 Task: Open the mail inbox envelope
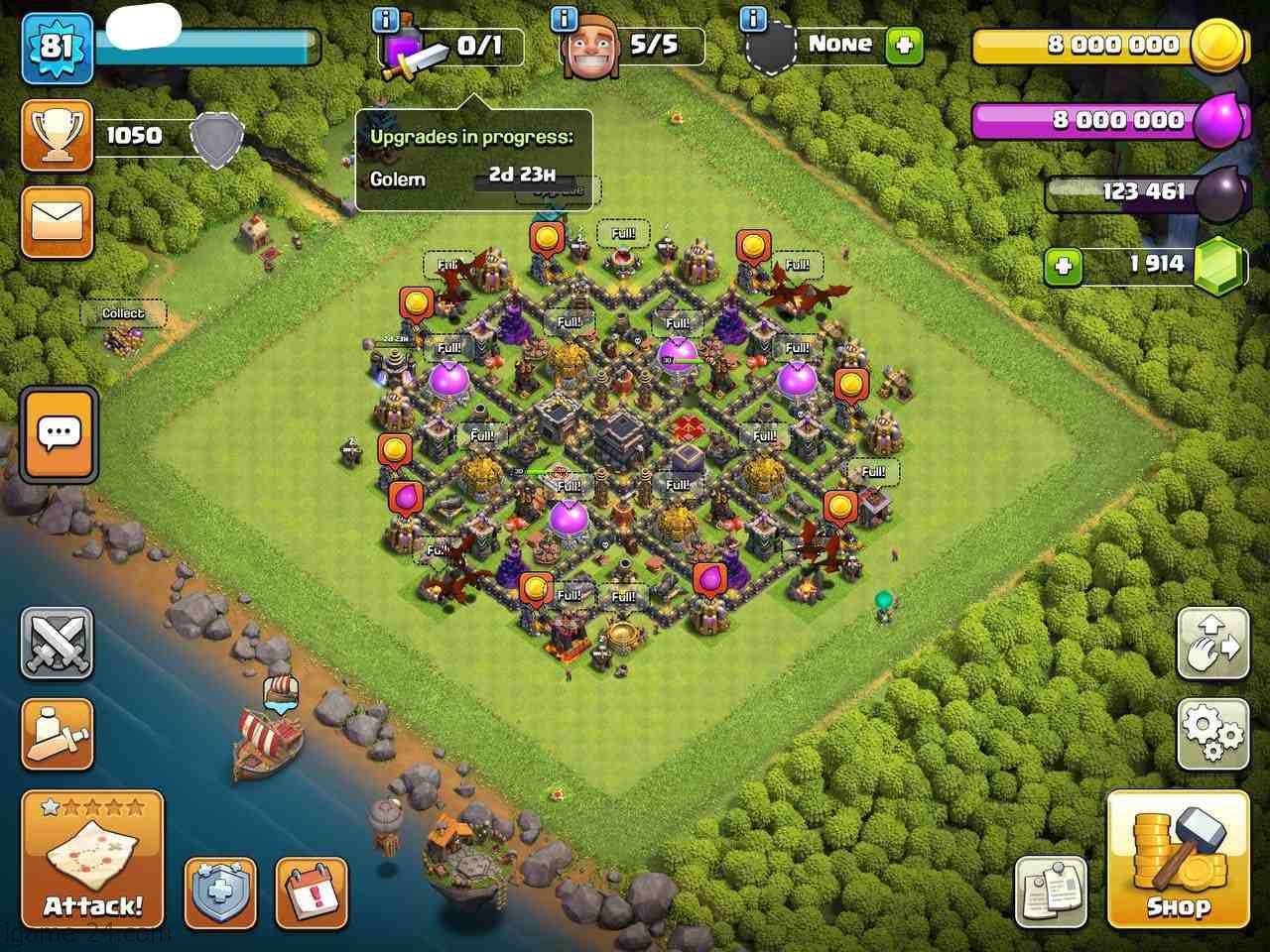(58, 222)
